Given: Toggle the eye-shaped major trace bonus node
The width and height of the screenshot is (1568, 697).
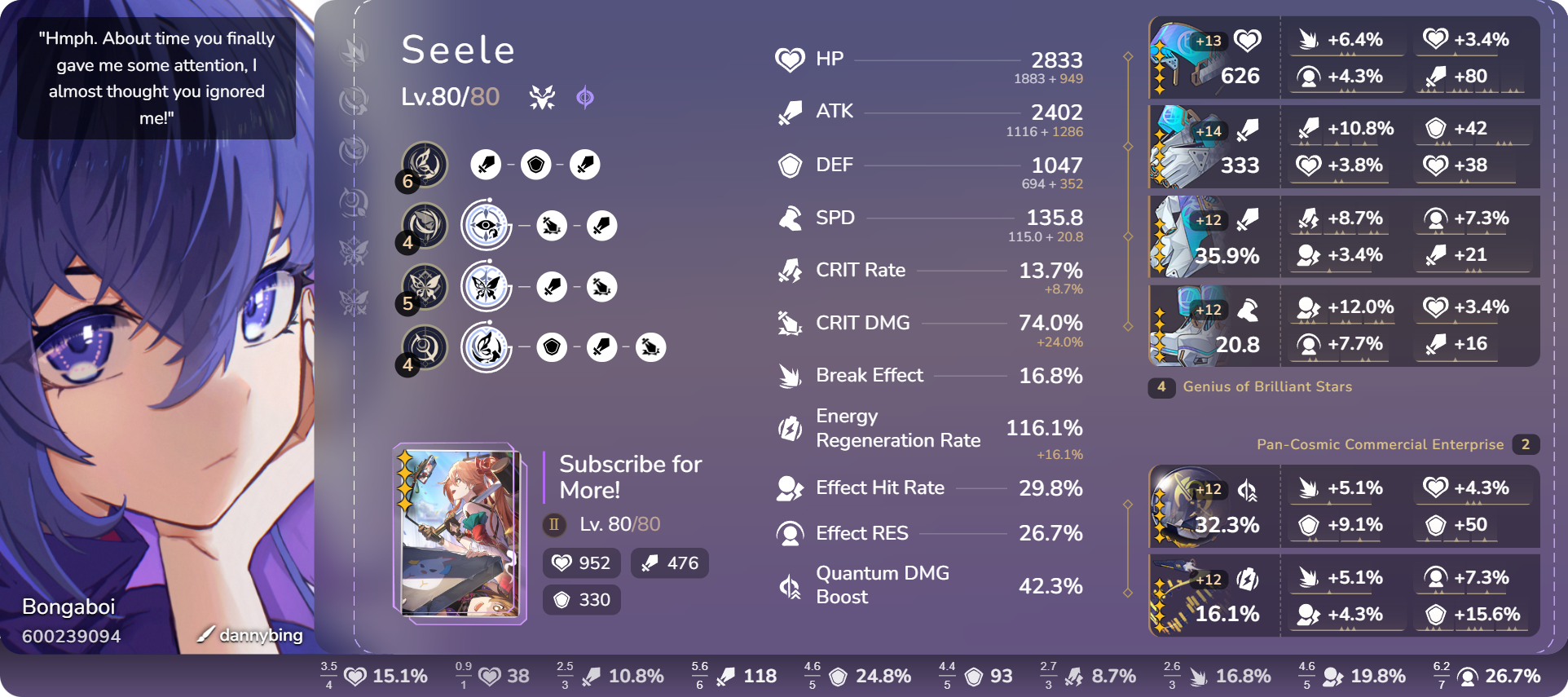Looking at the screenshot, I should click(x=487, y=225).
